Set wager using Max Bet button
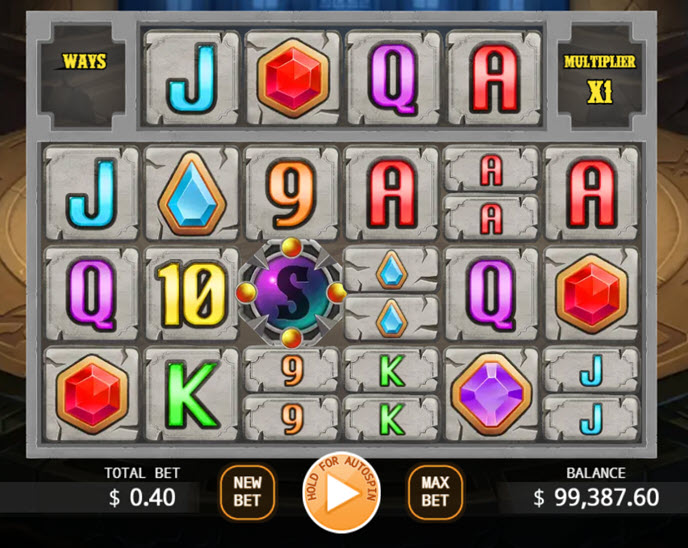The width and height of the screenshot is (688, 548). tap(435, 492)
